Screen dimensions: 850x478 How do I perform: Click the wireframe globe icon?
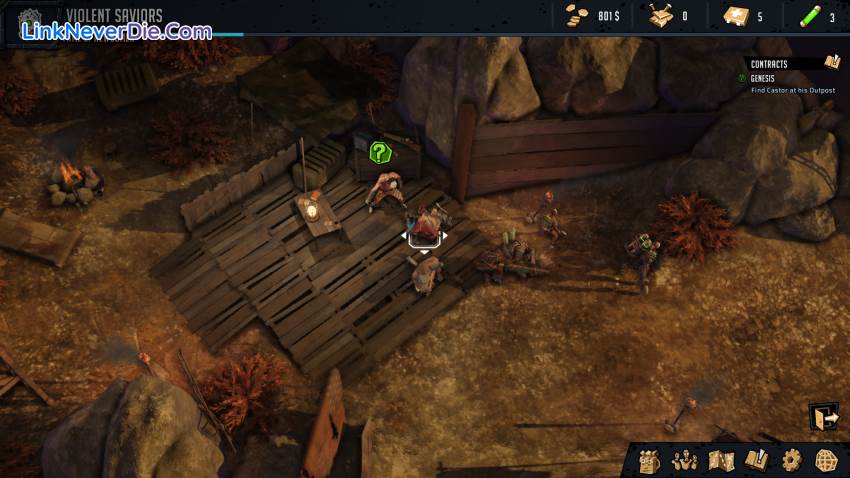[x=826, y=461]
